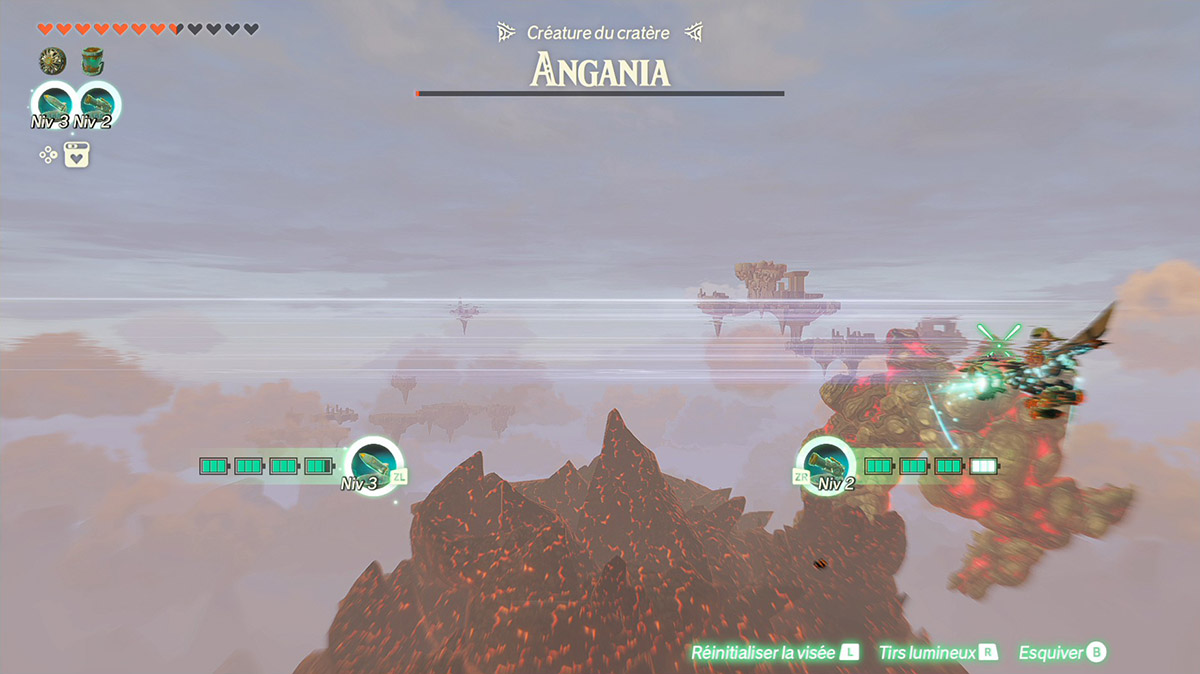Click the Niv 2 icon below the green barrel
The height and width of the screenshot is (674, 1200).
pyautogui.click(x=97, y=104)
